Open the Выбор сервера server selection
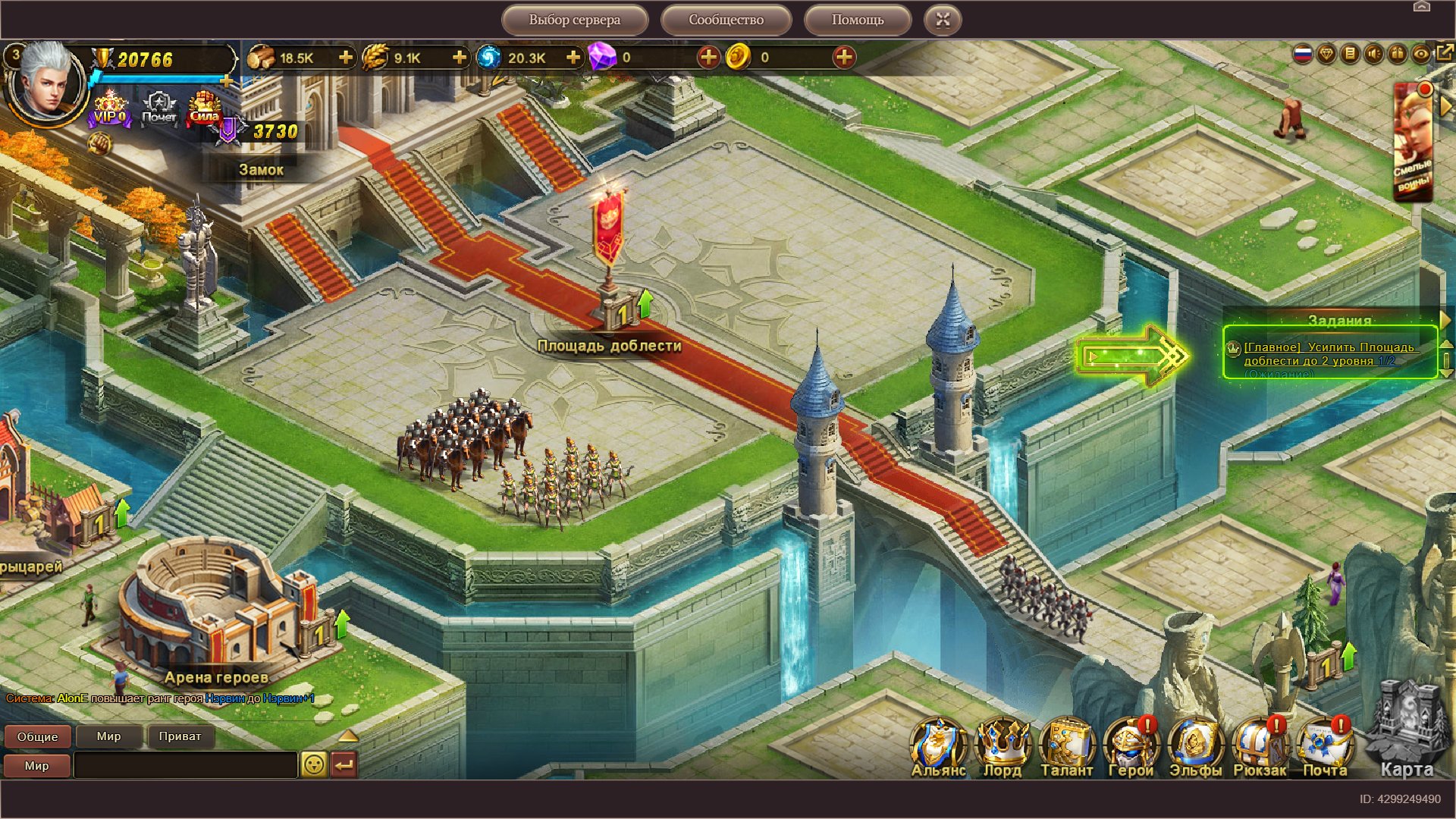 tap(574, 20)
